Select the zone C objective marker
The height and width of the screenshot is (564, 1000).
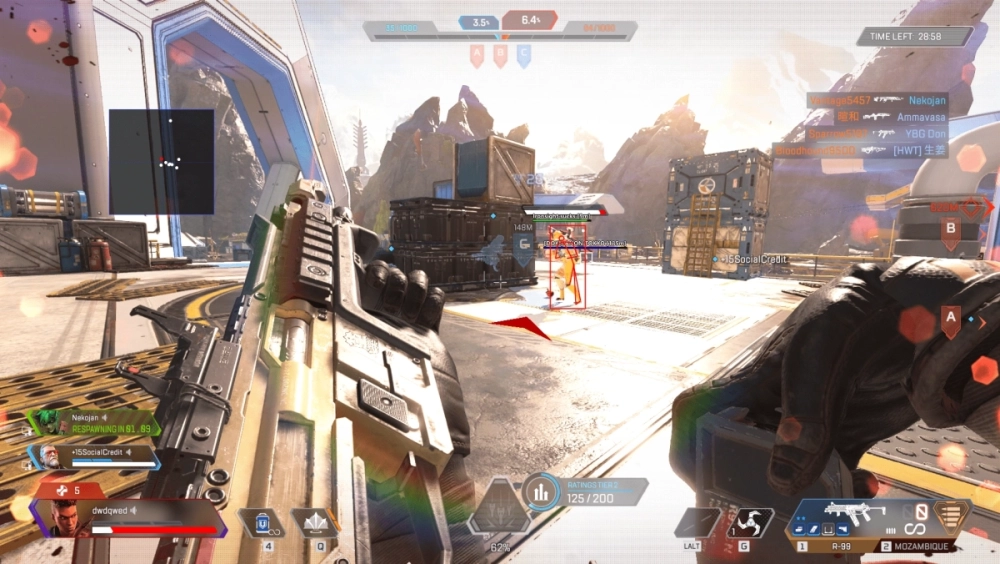tap(523, 56)
